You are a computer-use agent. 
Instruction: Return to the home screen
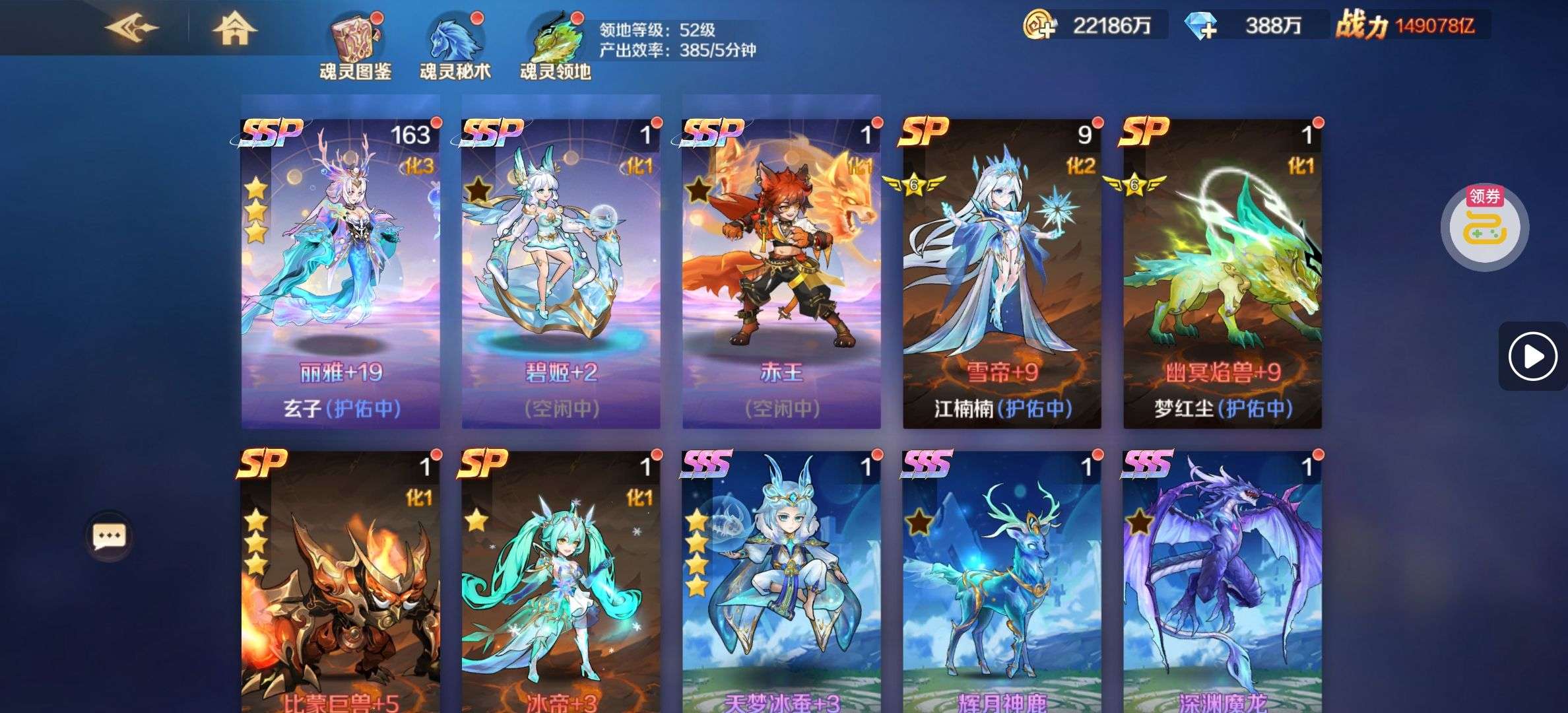click(x=234, y=29)
